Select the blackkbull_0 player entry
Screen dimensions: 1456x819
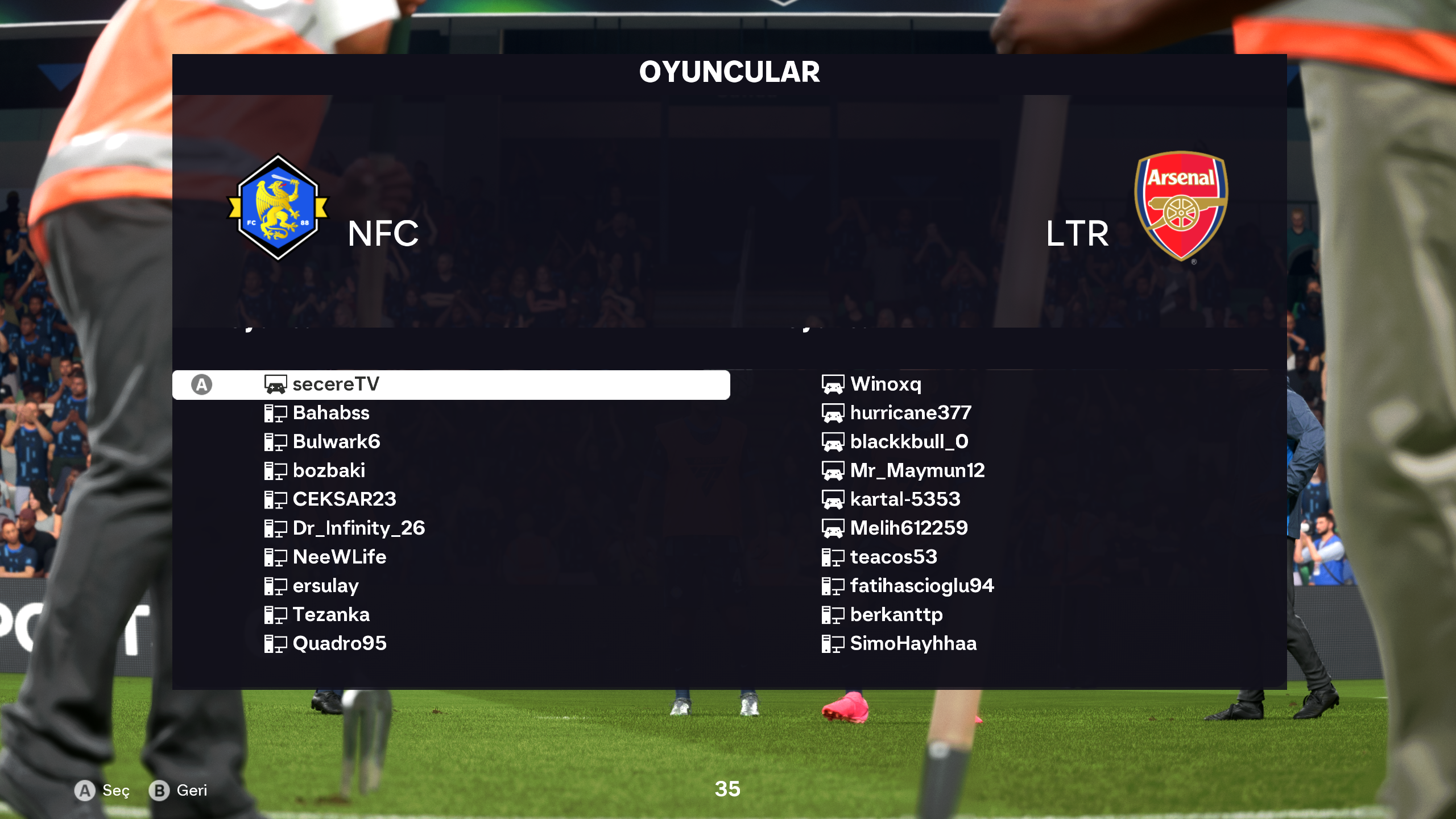[909, 442]
